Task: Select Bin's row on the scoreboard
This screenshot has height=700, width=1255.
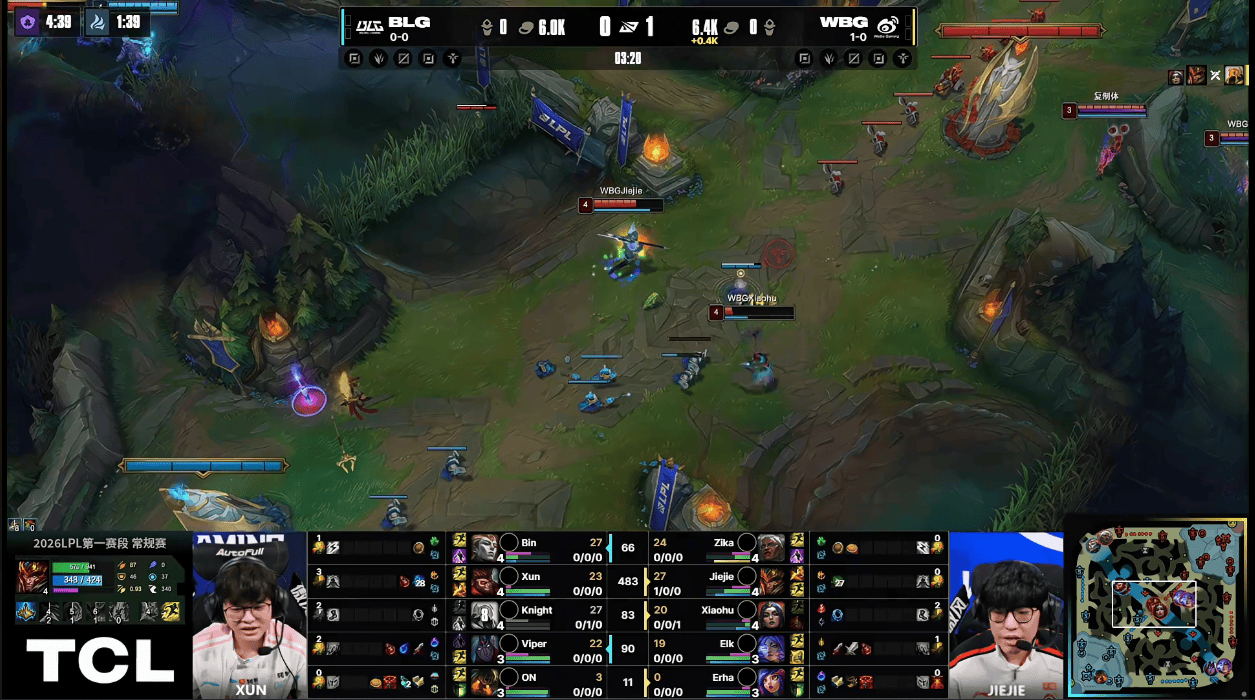Action: tap(528, 547)
